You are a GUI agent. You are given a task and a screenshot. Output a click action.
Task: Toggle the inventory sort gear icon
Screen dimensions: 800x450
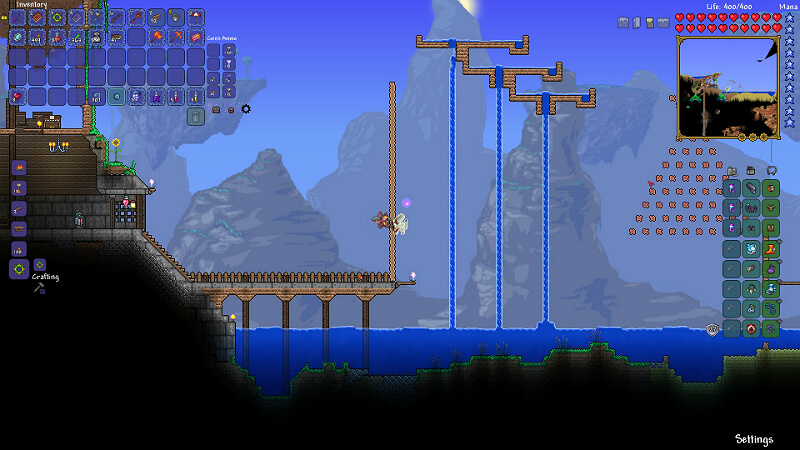pyautogui.click(x=246, y=108)
